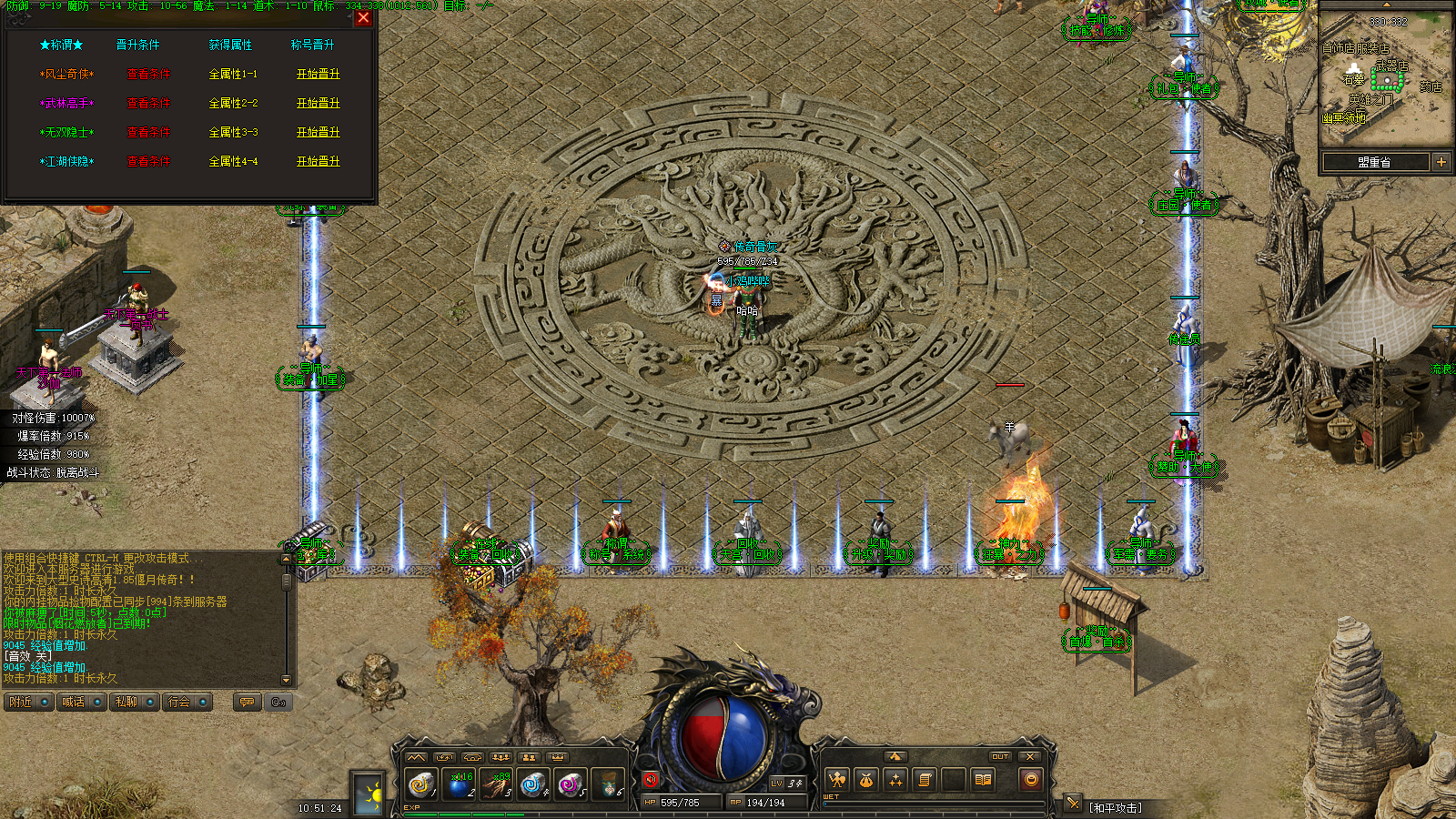The height and width of the screenshot is (819, 1456).
Task: Toggle the 喊话 shout channel
Action: 81,702
